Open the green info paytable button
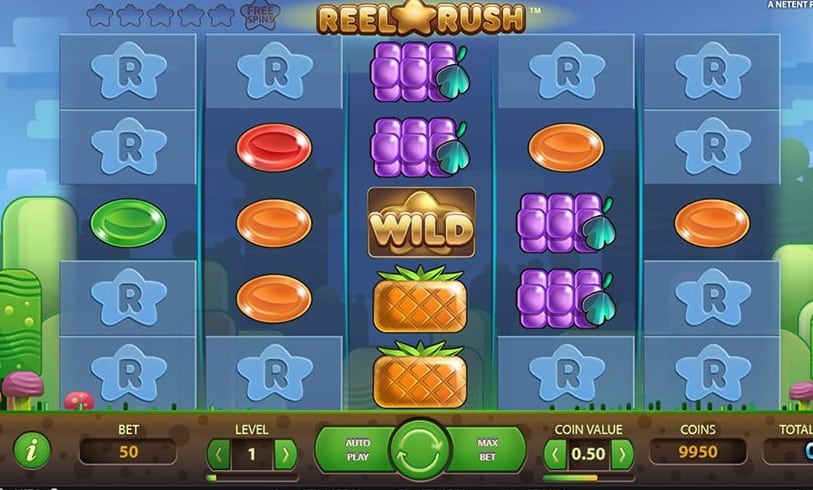Image resolution: width=813 pixels, height=490 pixels. tap(33, 451)
